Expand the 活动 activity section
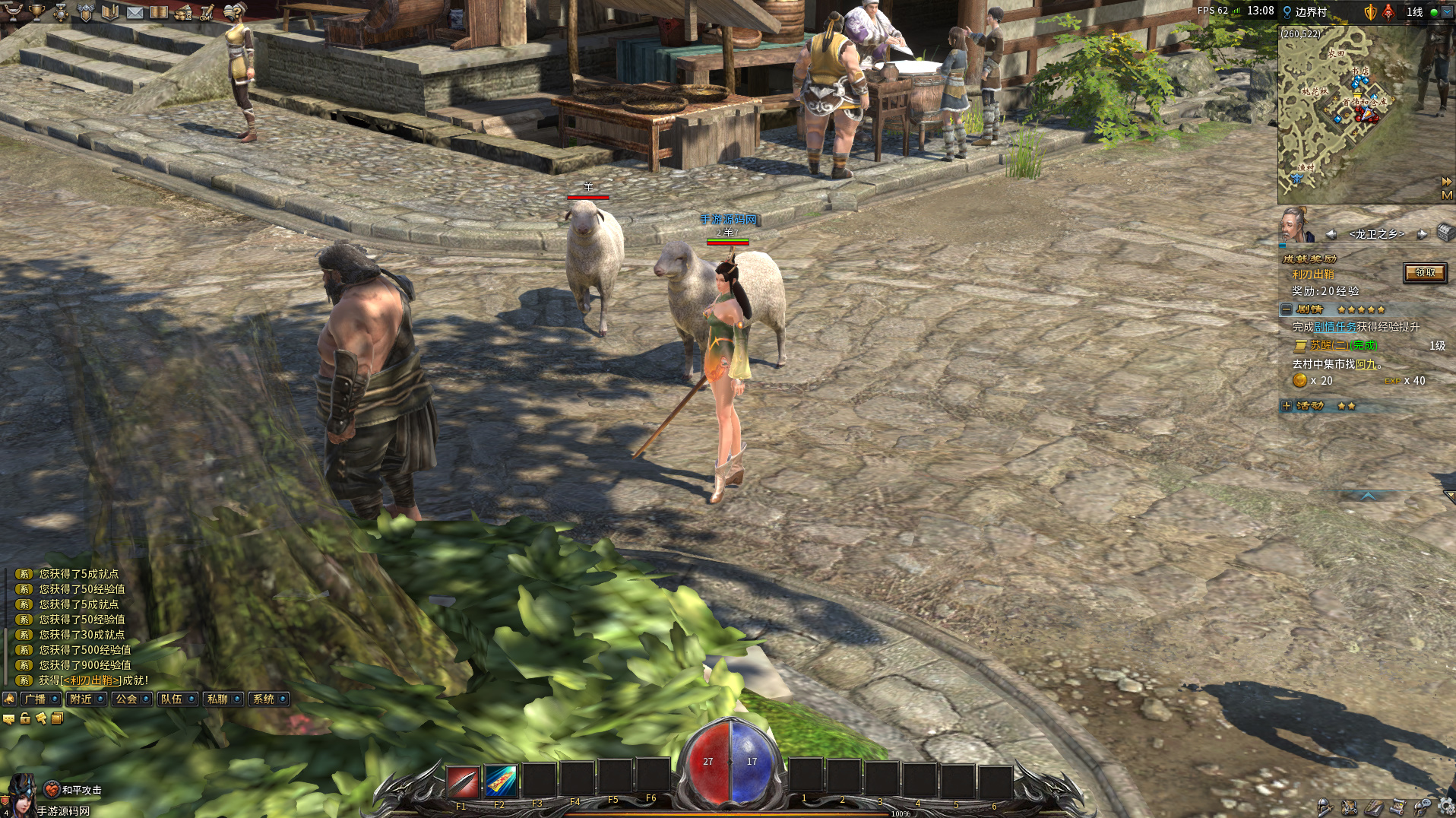 [1287, 406]
